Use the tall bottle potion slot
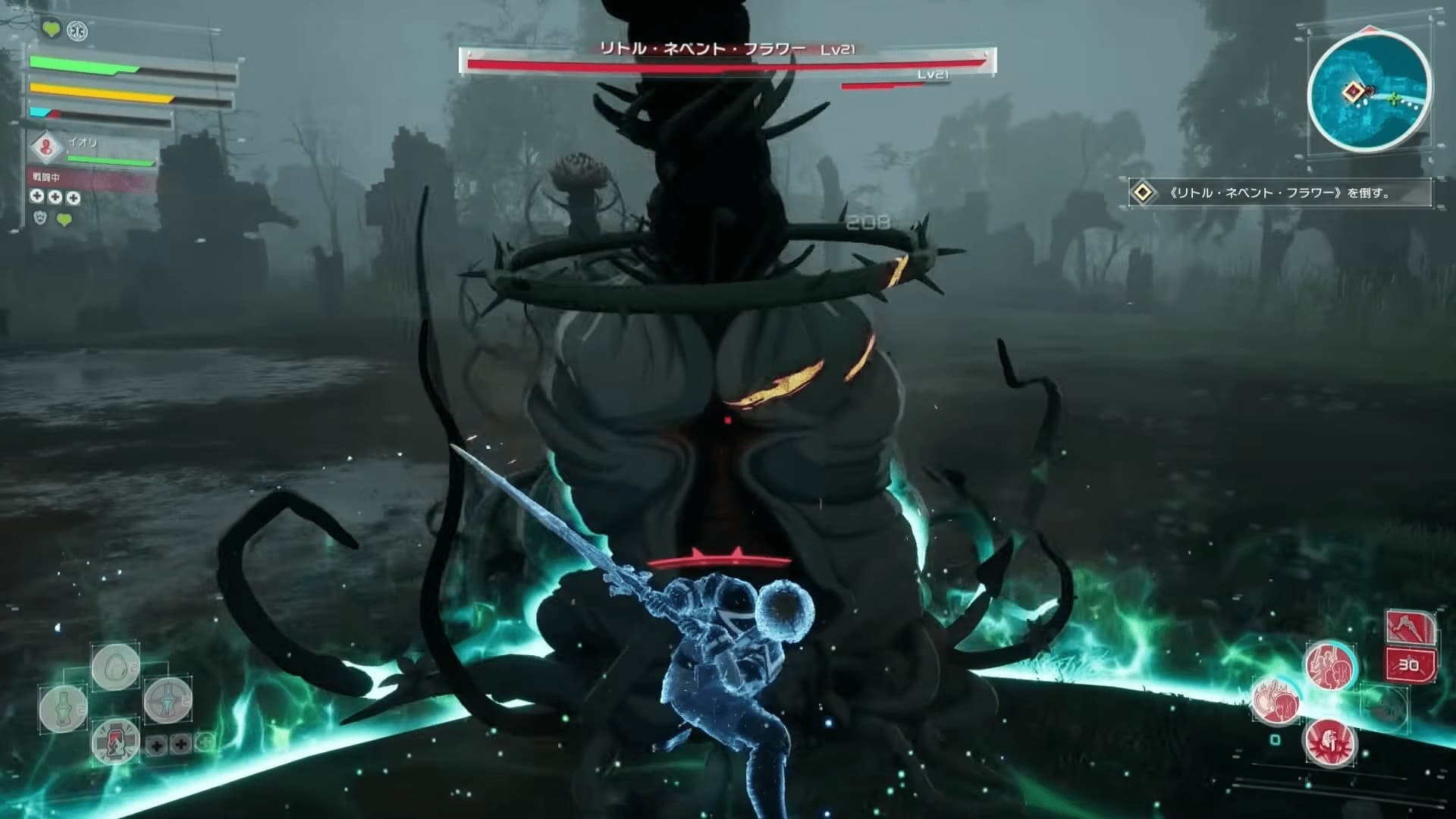Screen dimensions: 1456x819 (64, 708)
